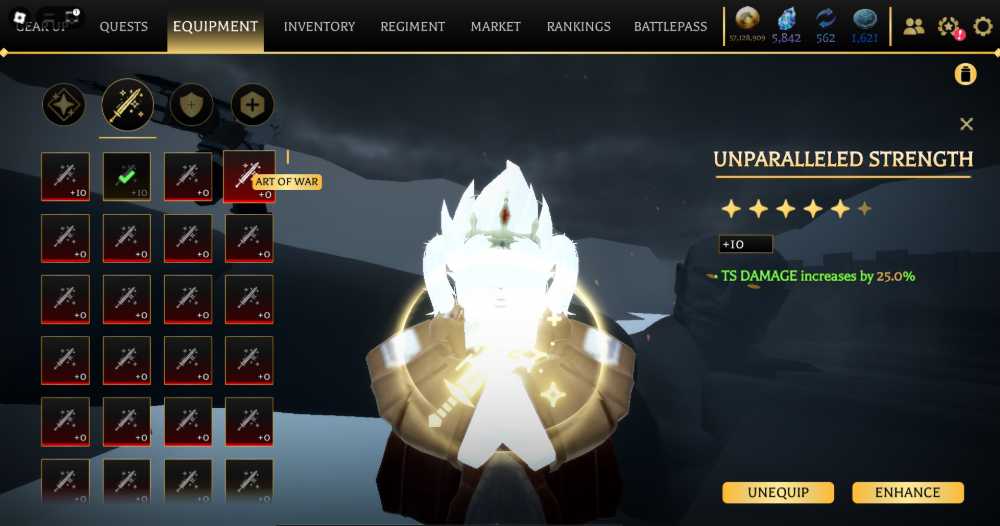The height and width of the screenshot is (526, 1000).
Task: Show the Rankings tab
Action: coord(578,27)
